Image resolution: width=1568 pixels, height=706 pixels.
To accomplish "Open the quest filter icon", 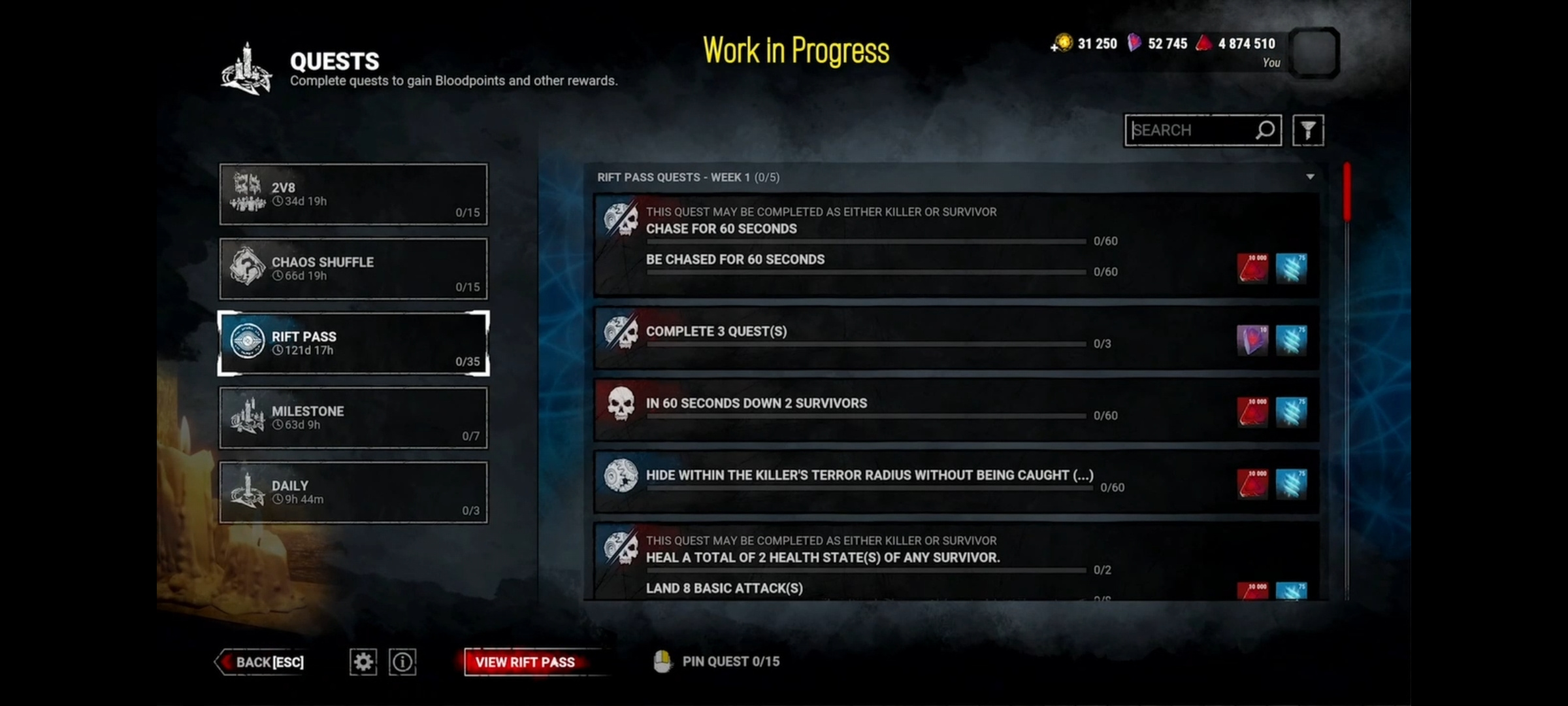I will pyautogui.click(x=1309, y=130).
